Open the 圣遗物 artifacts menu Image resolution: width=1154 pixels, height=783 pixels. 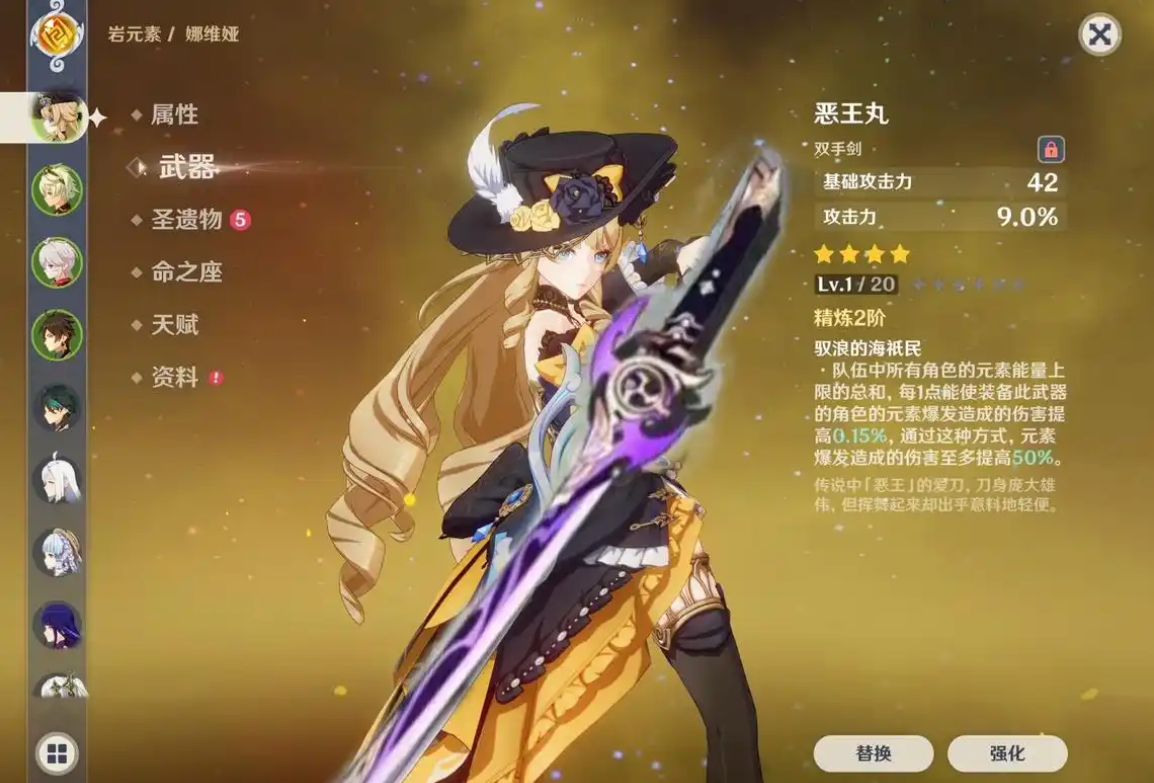coord(186,220)
